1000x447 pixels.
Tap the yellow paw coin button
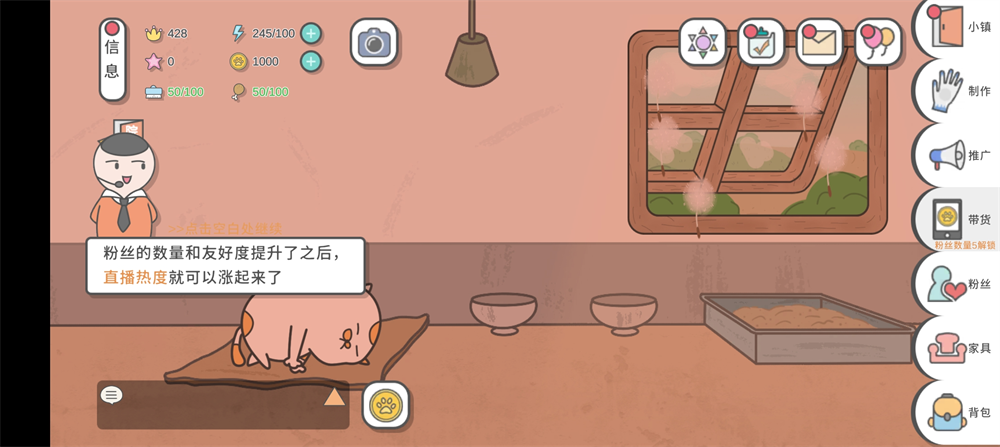point(385,405)
